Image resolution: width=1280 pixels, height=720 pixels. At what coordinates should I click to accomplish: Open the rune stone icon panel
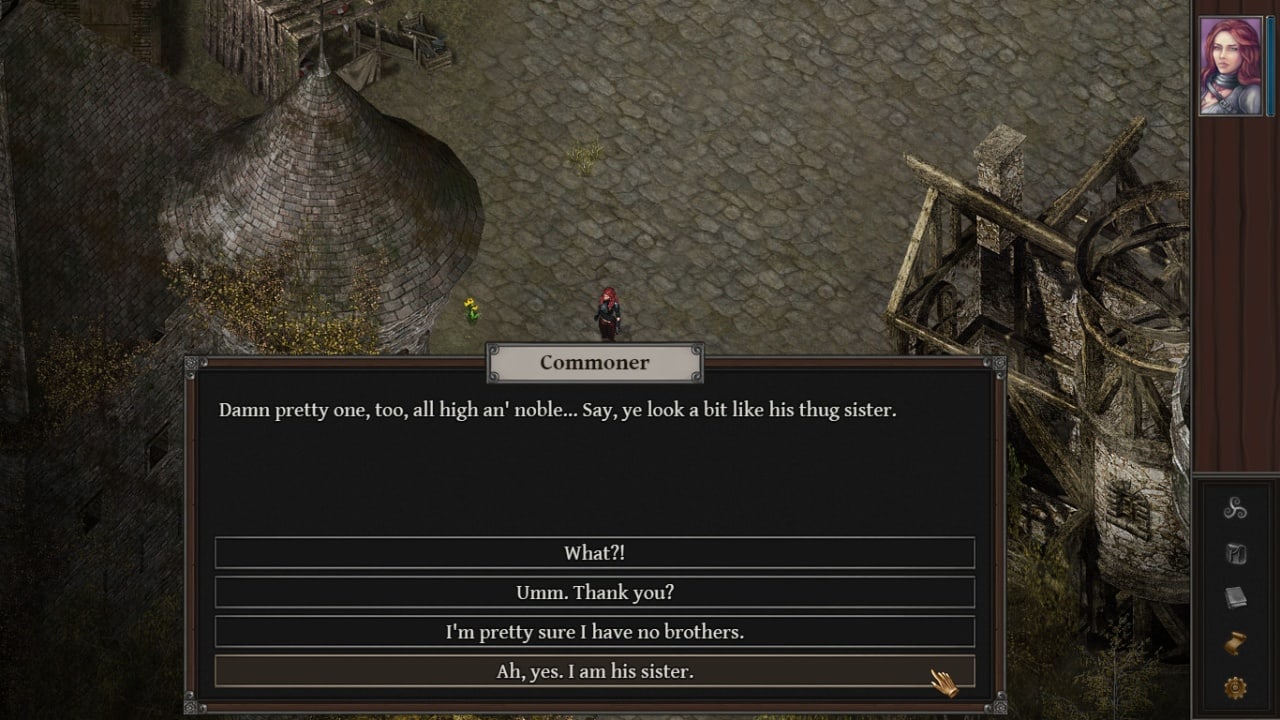[x=1235, y=554]
